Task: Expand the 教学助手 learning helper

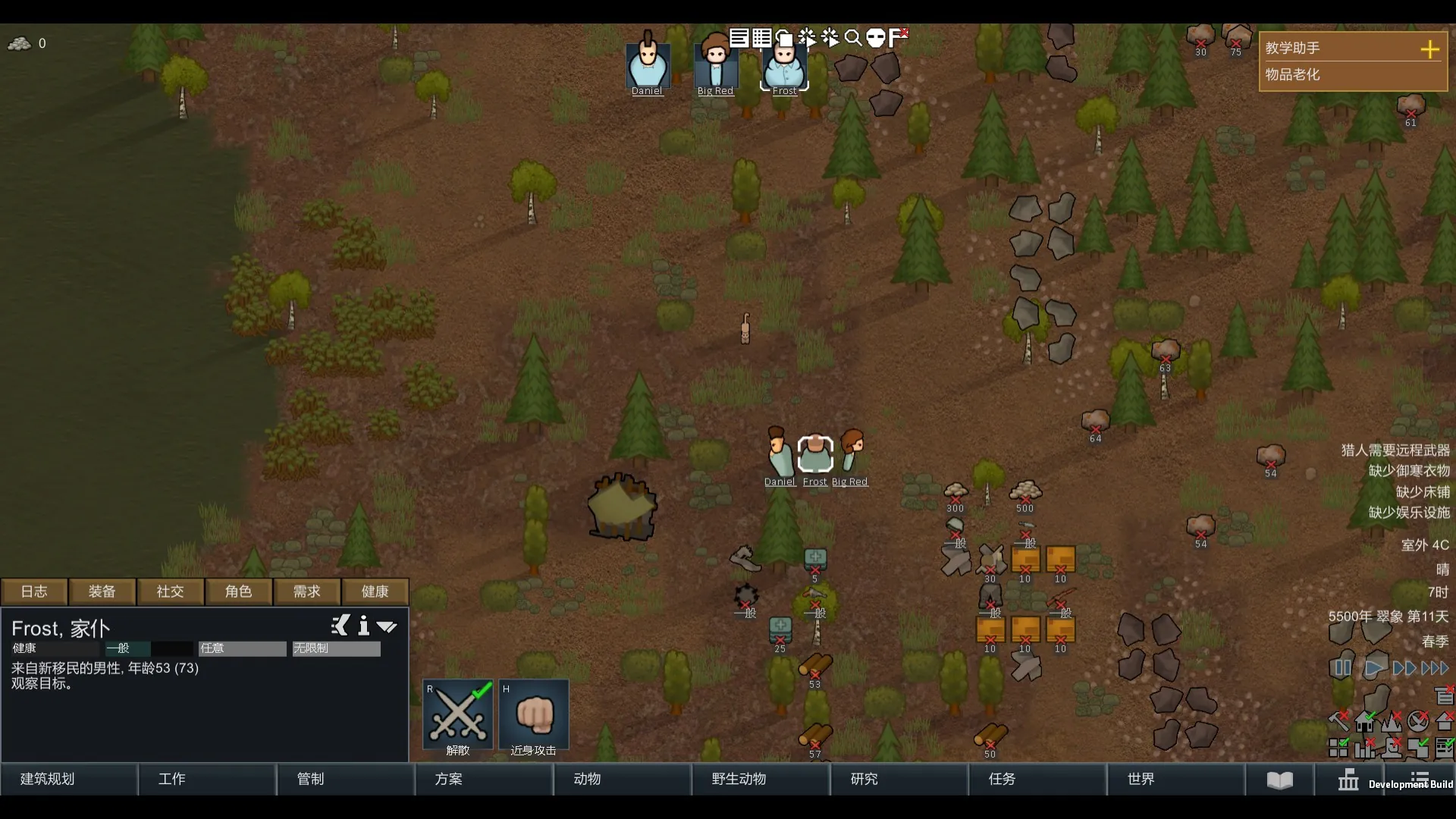Action: [1429, 49]
